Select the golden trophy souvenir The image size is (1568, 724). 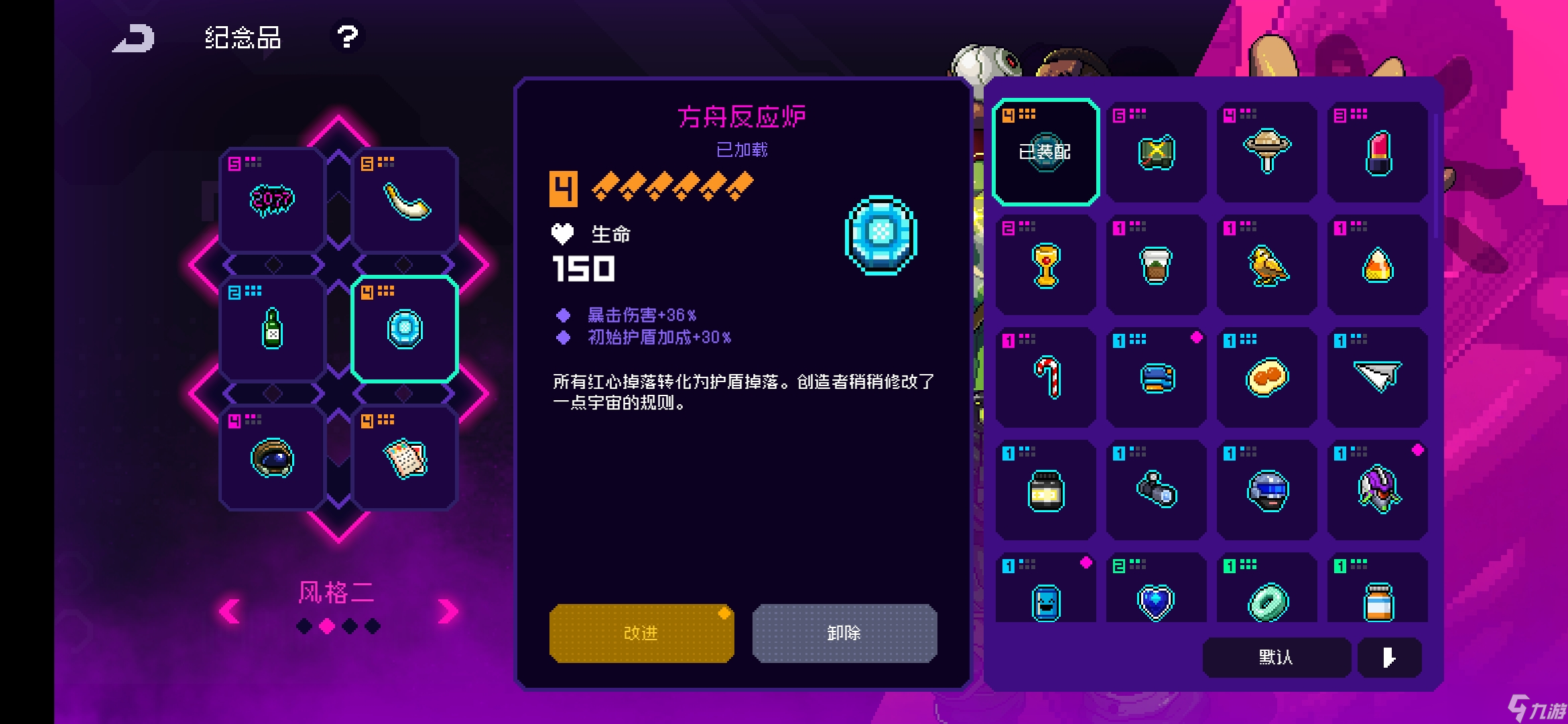point(1044,265)
